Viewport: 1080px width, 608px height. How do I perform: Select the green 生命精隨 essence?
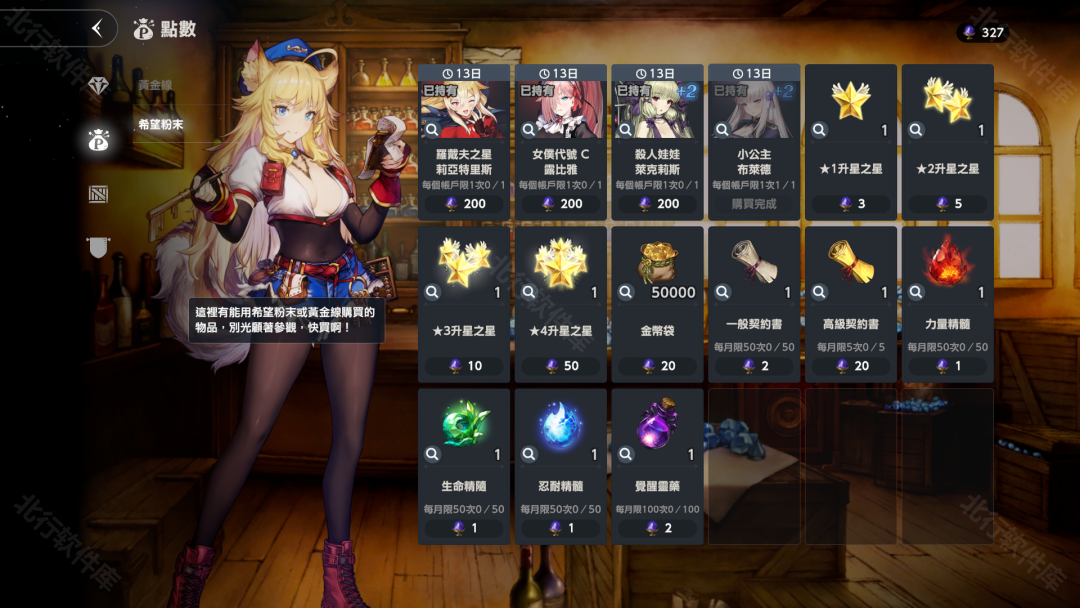coord(464,466)
